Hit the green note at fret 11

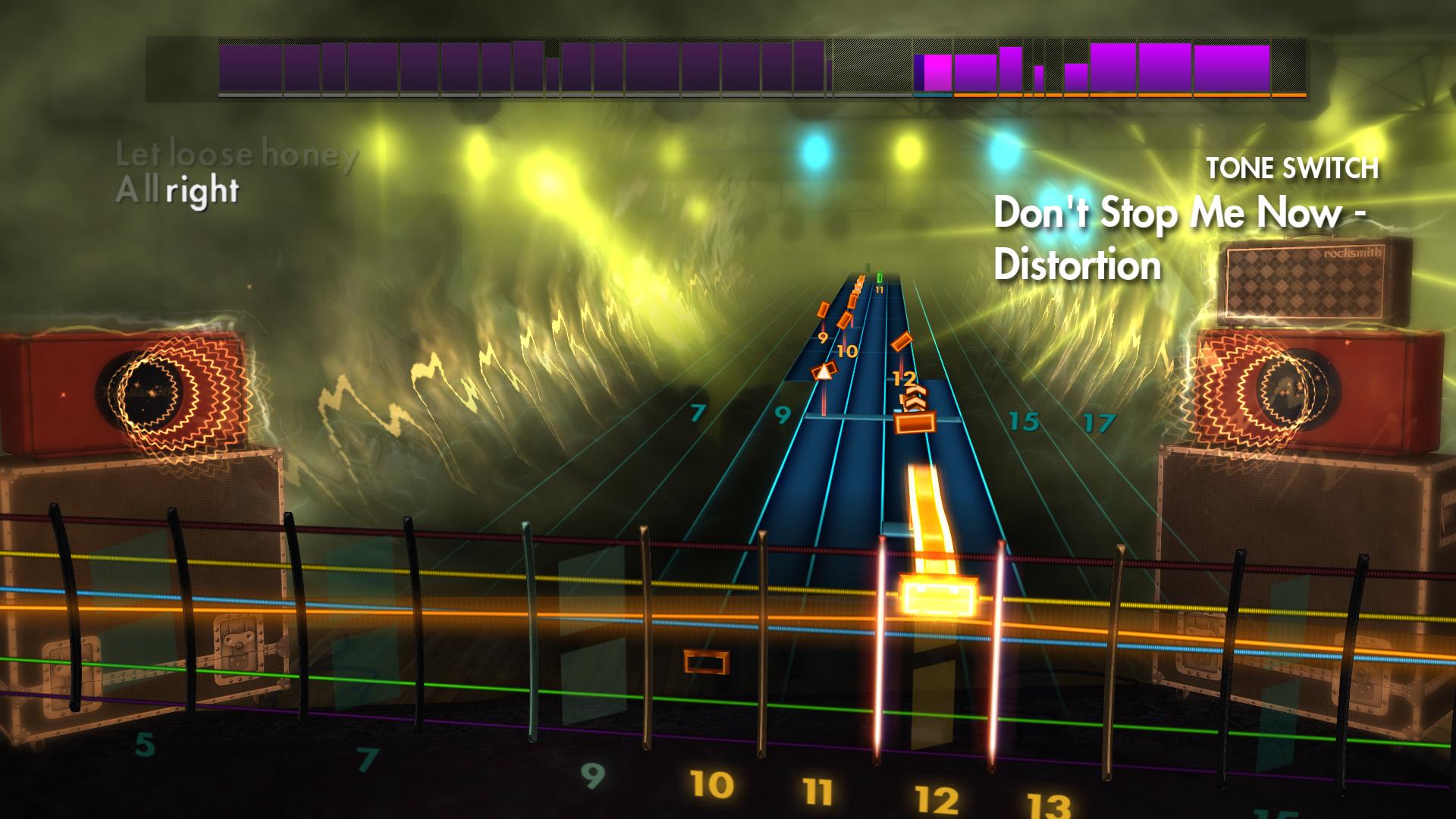(x=880, y=278)
